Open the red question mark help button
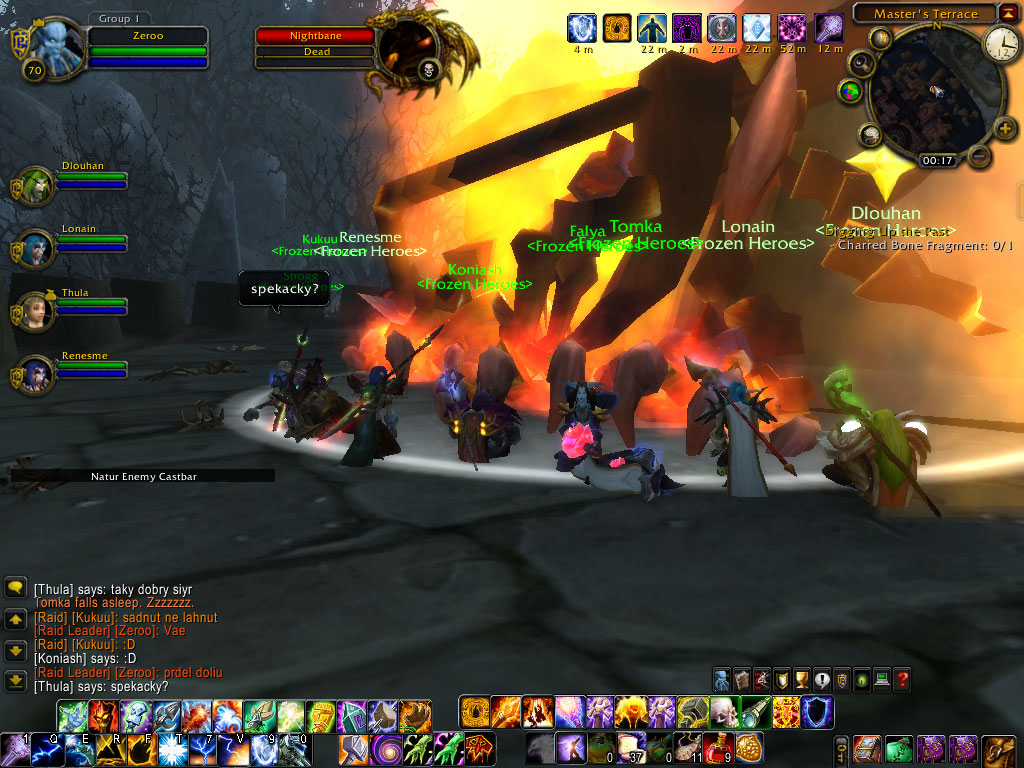The width and height of the screenshot is (1024, 768). click(x=902, y=680)
